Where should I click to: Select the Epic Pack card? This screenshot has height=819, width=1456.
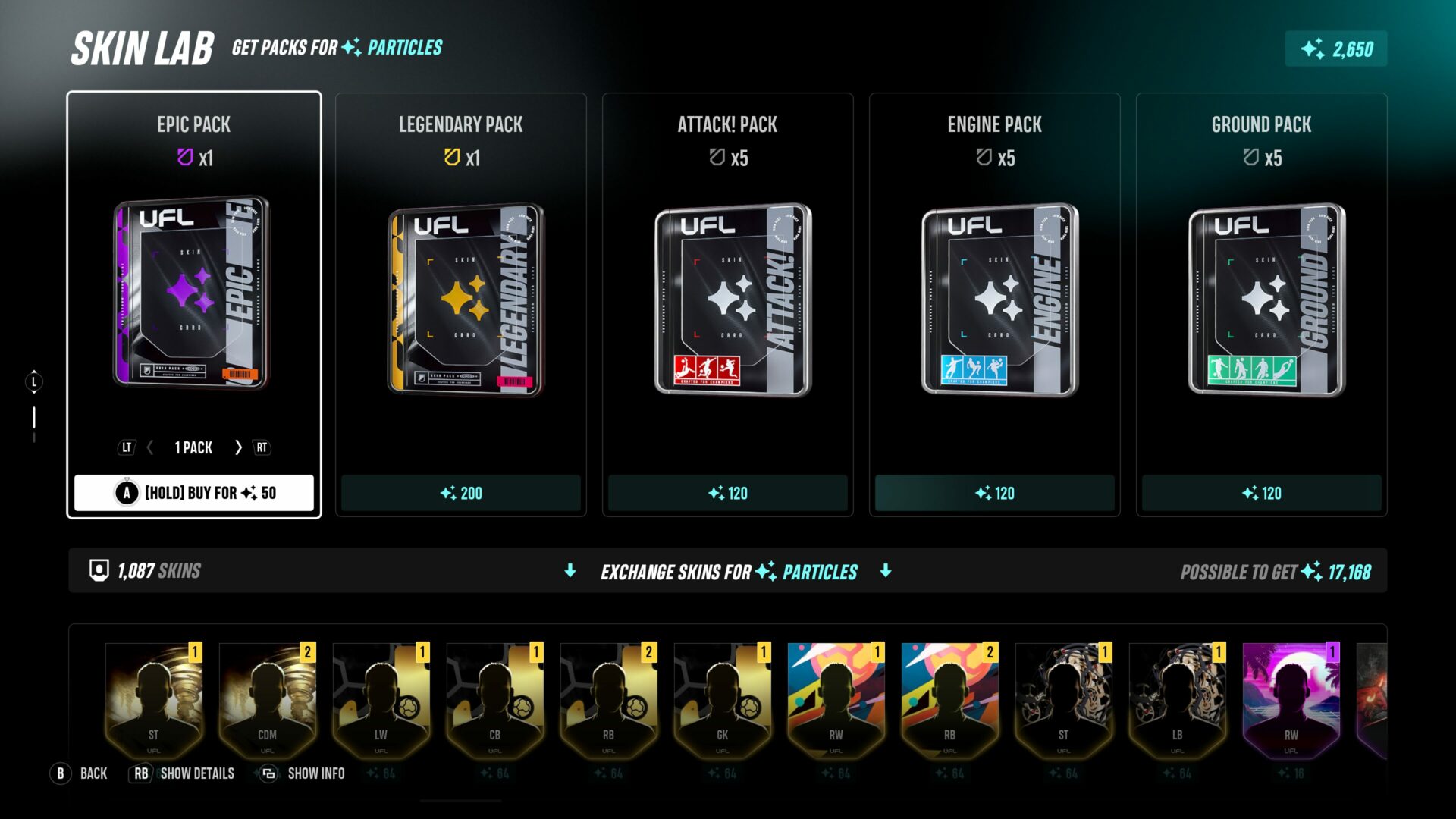193,296
